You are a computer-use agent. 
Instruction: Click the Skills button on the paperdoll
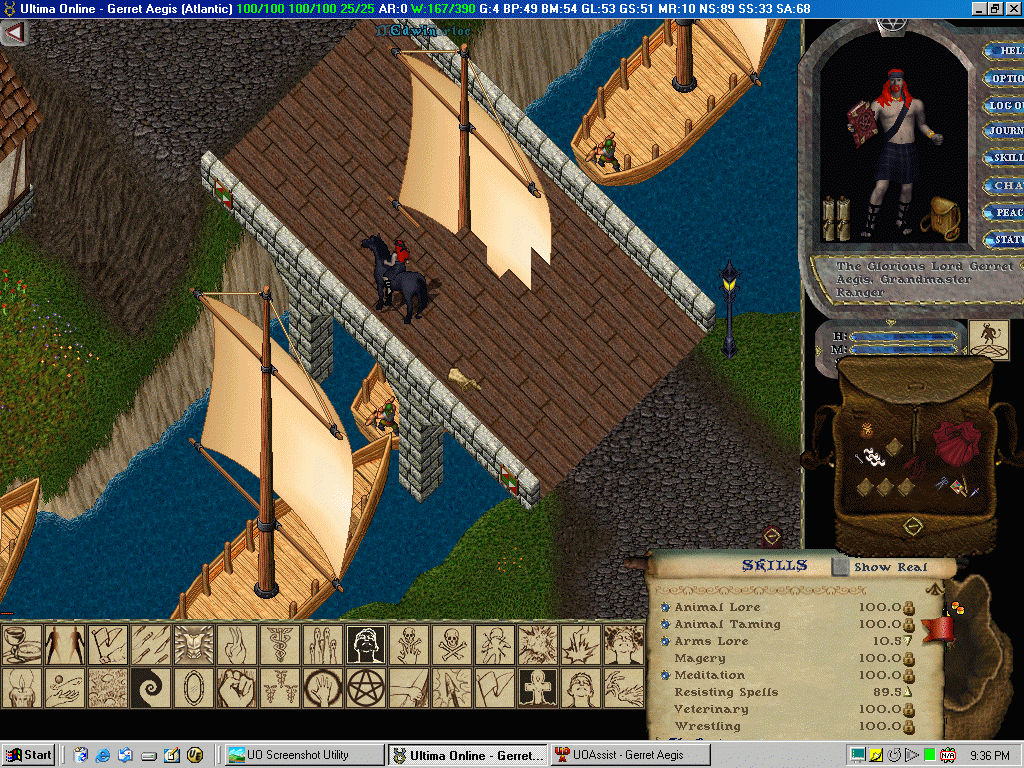click(x=1004, y=158)
